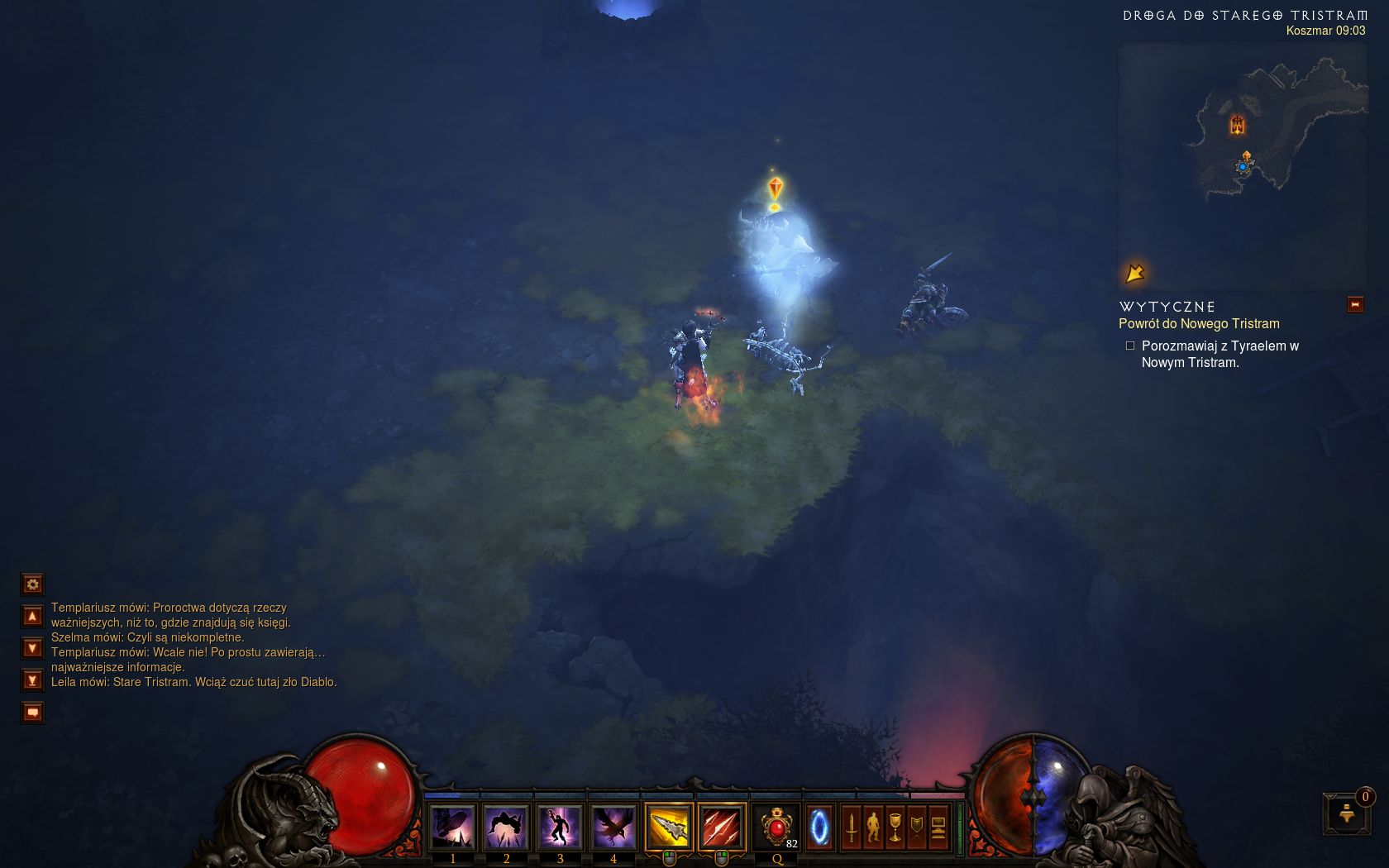Select the yellow arrowhead primary attack skill
Image resolution: width=1389 pixels, height=868 pixels.
coord(668,827)
